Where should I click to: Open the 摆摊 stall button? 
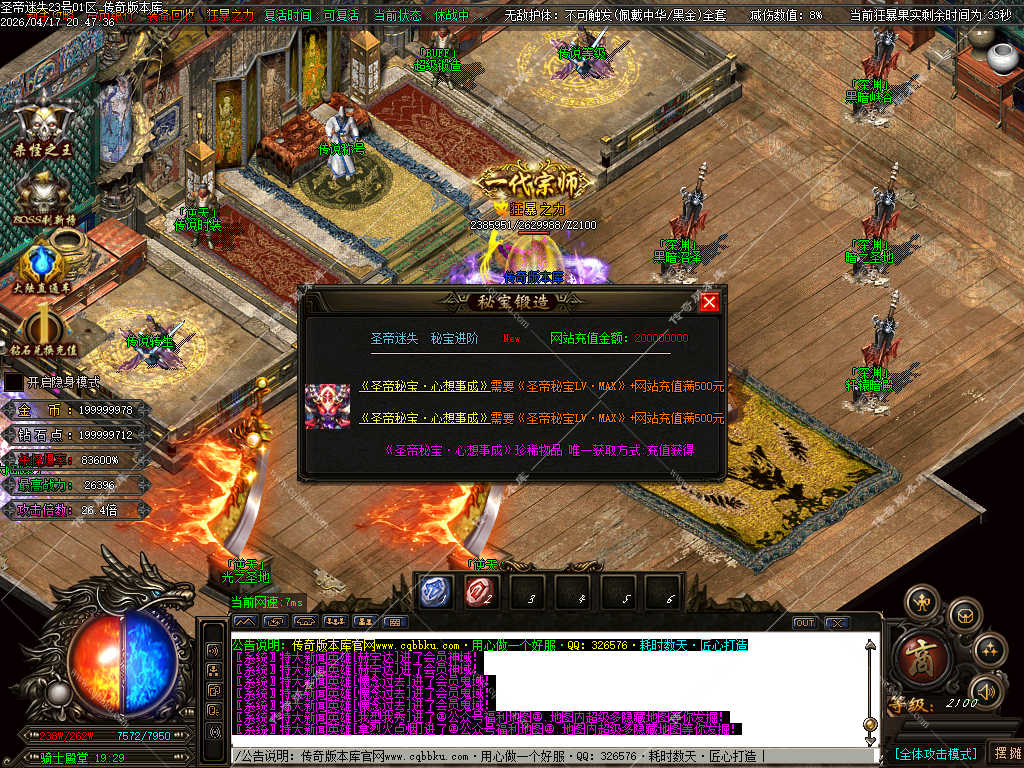tap(1005, 753)
